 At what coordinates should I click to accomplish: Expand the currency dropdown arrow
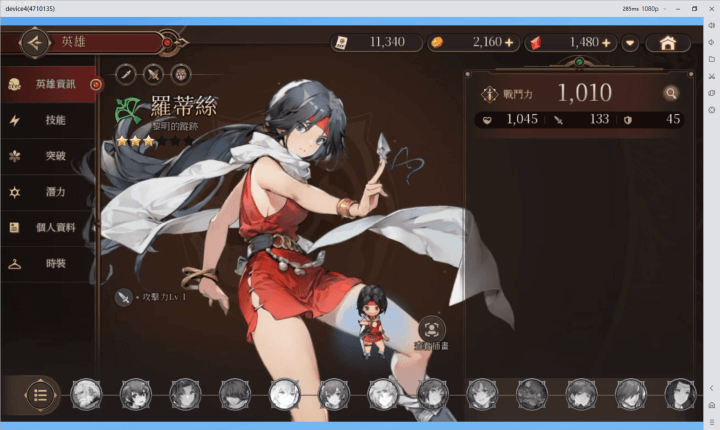pos(630,43)
